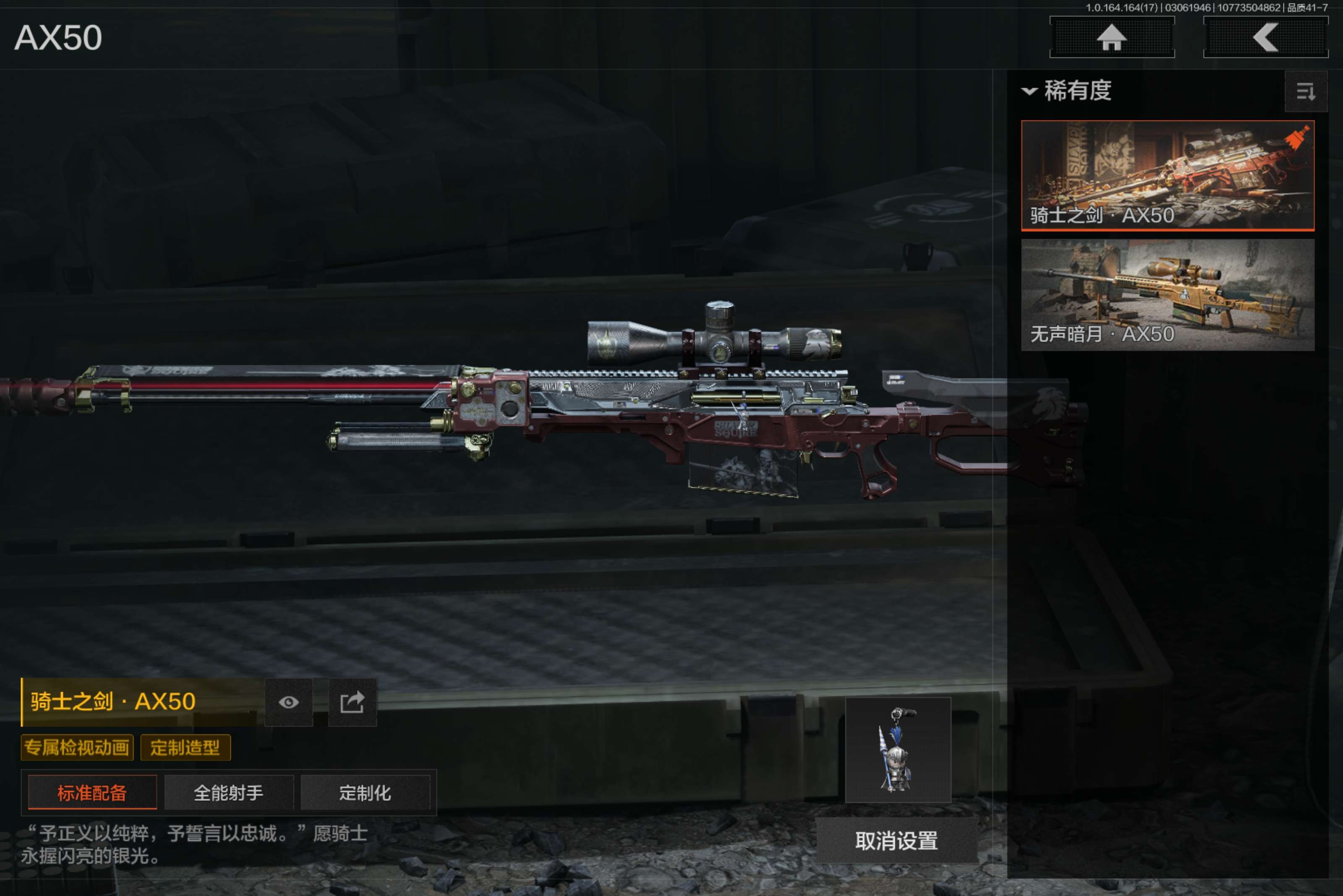Click the back arrow button
This screenshot has width=1343, height=896.
(1265, 38)
